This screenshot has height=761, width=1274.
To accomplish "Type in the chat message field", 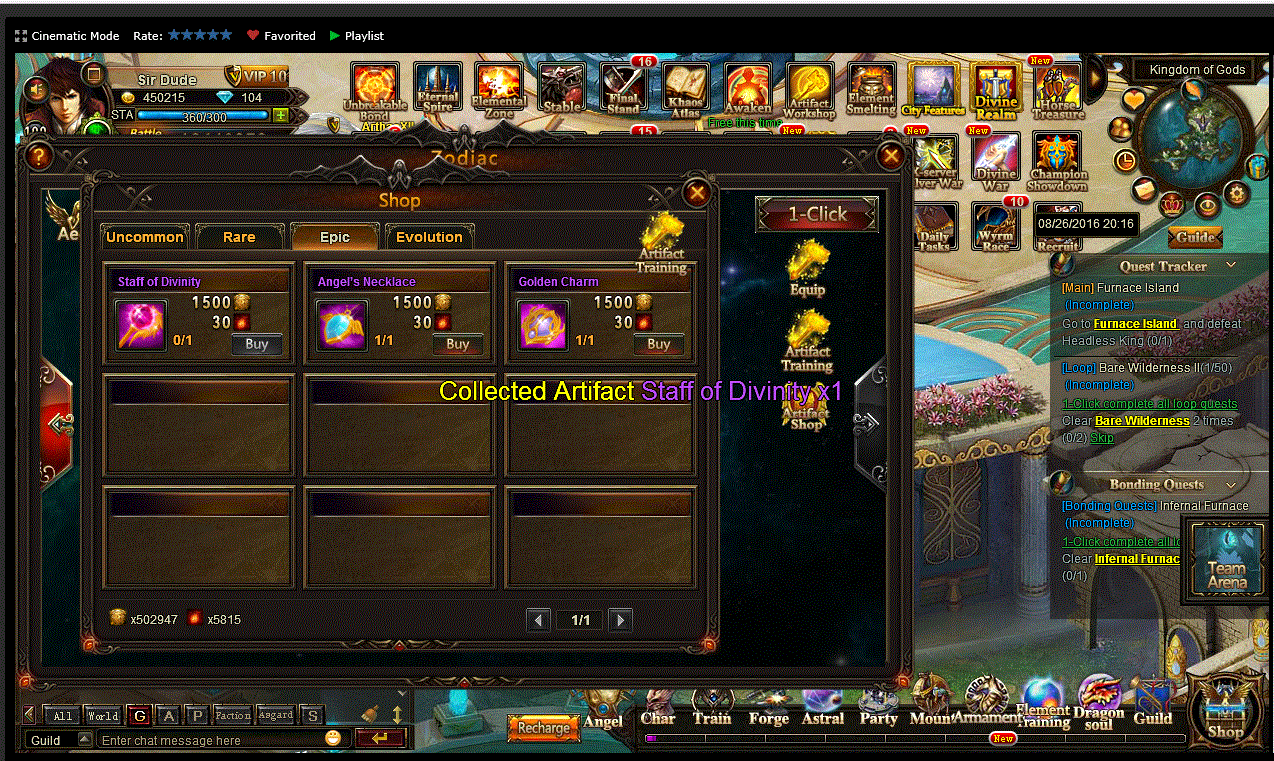I will pyautogui.click(x=210, y=741).
